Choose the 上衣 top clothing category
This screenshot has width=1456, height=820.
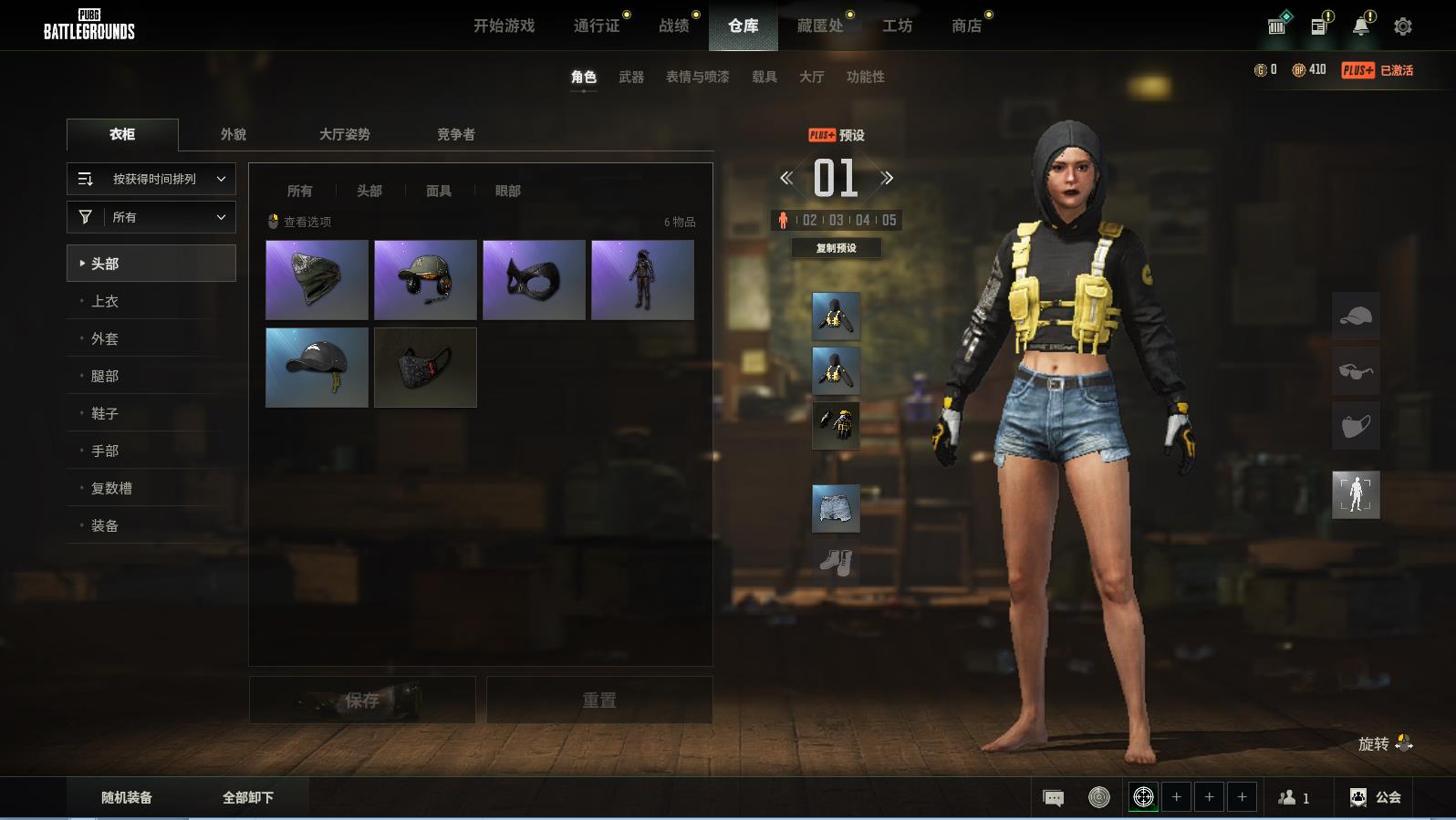105,301
